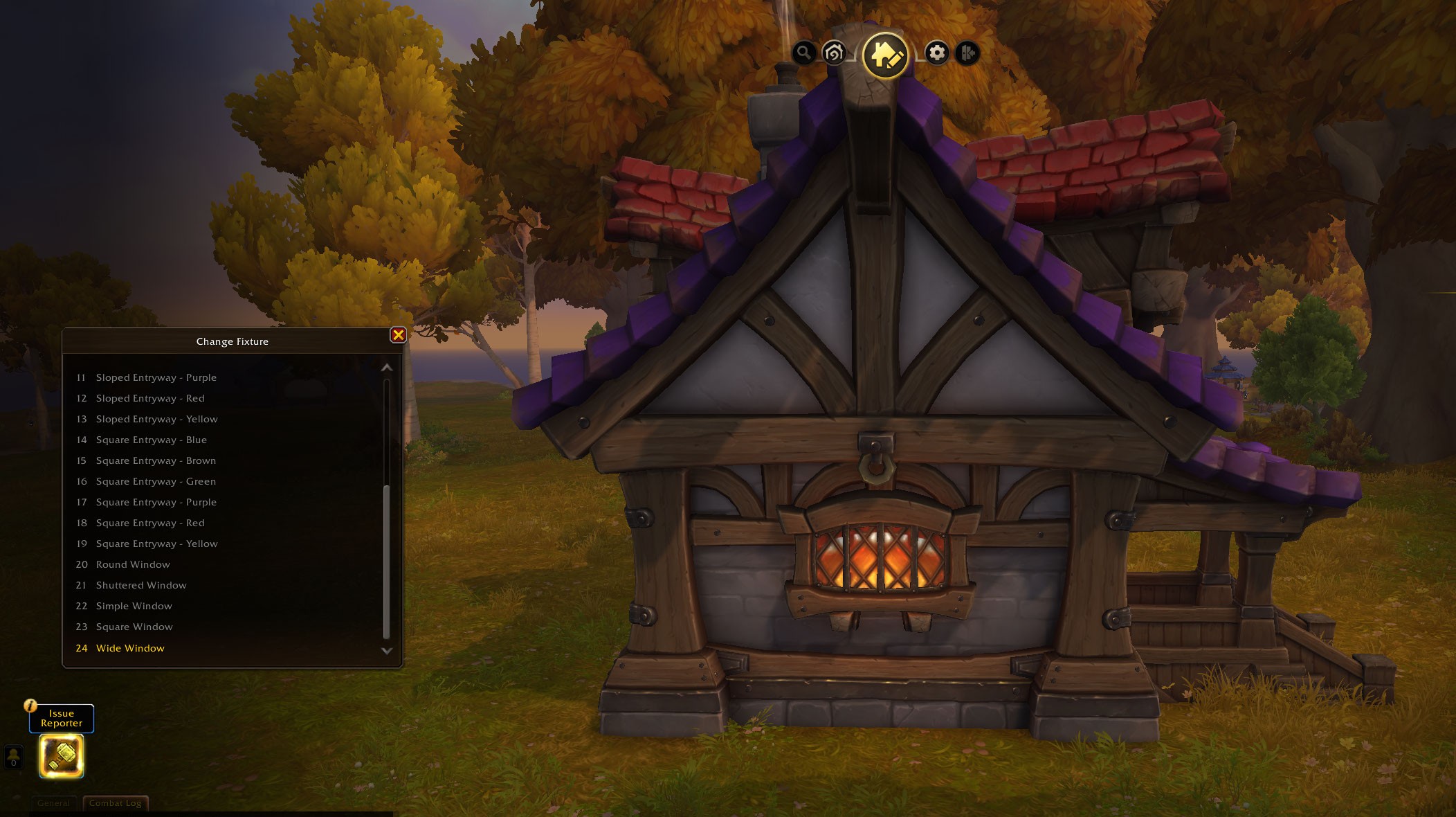Select Sloped Entryway - Purple fixture
Viewport: 1456px width, 817px height.
156,377
